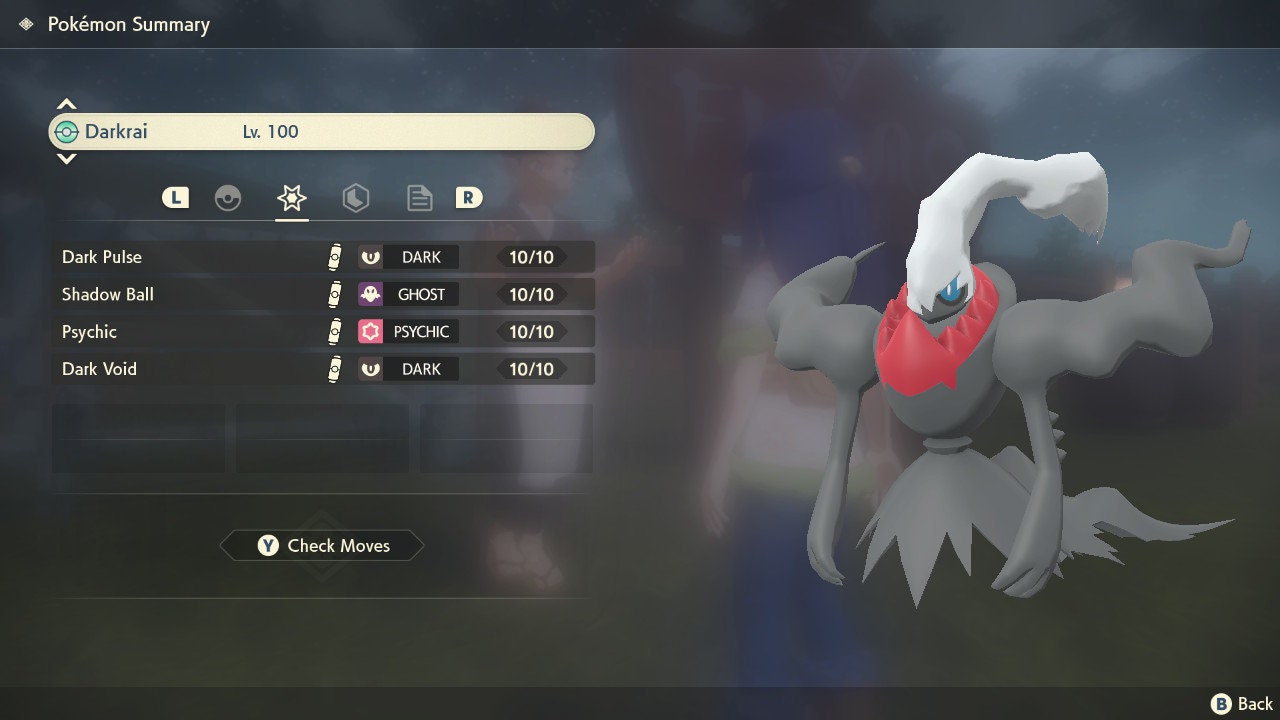Switch to the shield stats tab
1280x720 pixels.
pos(355,198)
